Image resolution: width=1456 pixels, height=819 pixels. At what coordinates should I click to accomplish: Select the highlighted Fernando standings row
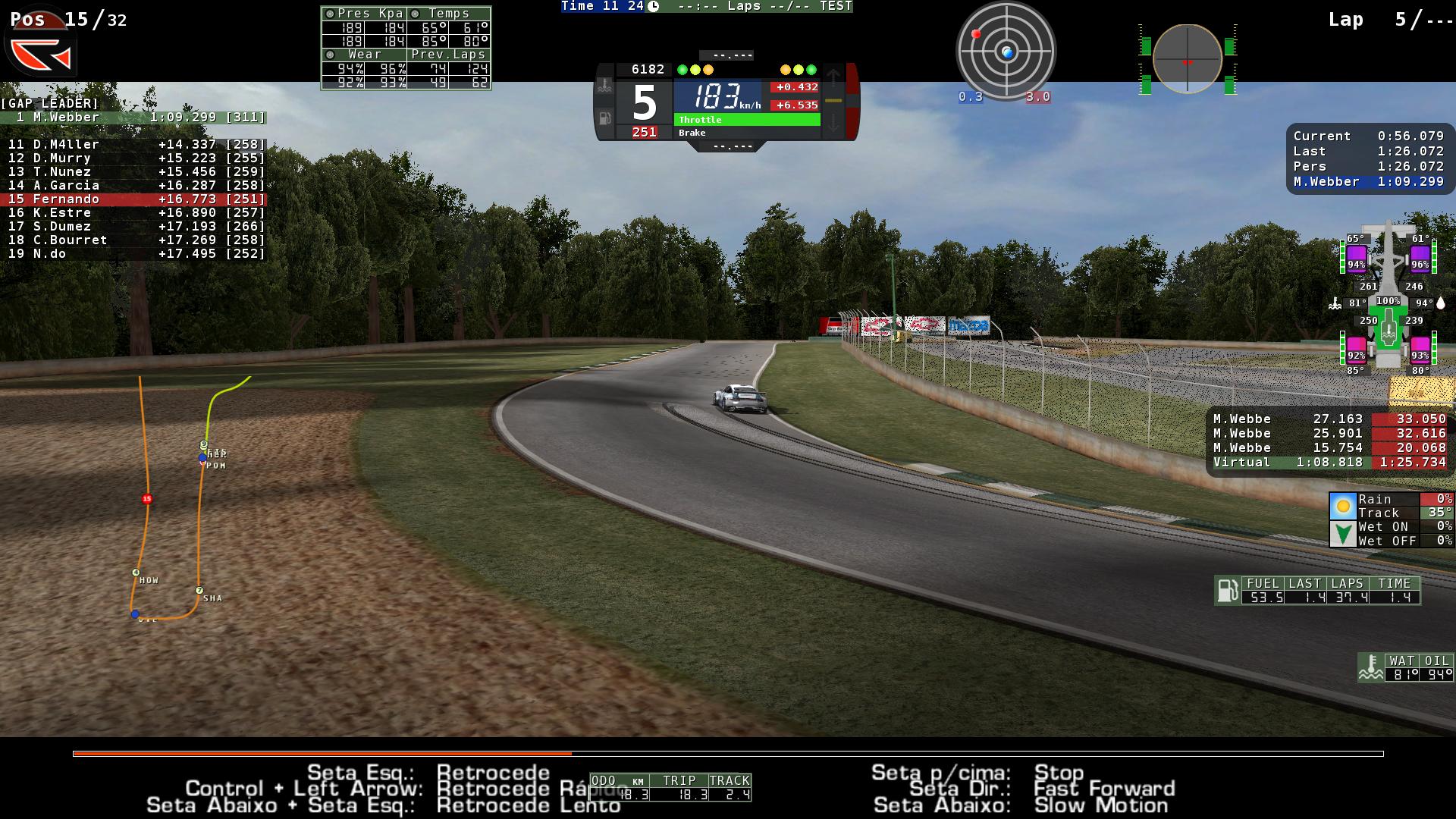133,199
